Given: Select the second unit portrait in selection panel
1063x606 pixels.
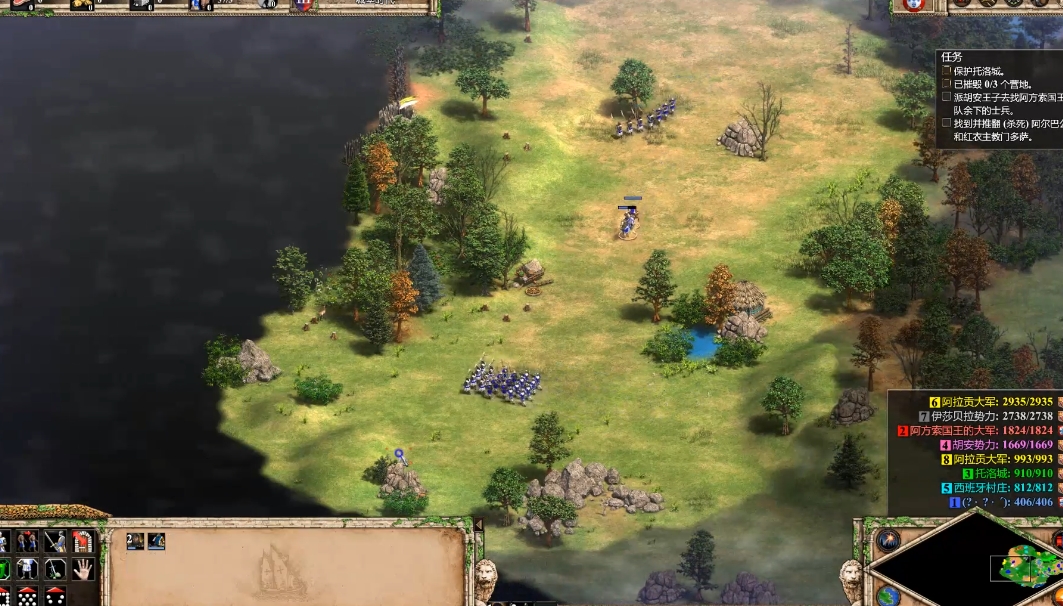Looking at the screenshot, I should [157, 541].
